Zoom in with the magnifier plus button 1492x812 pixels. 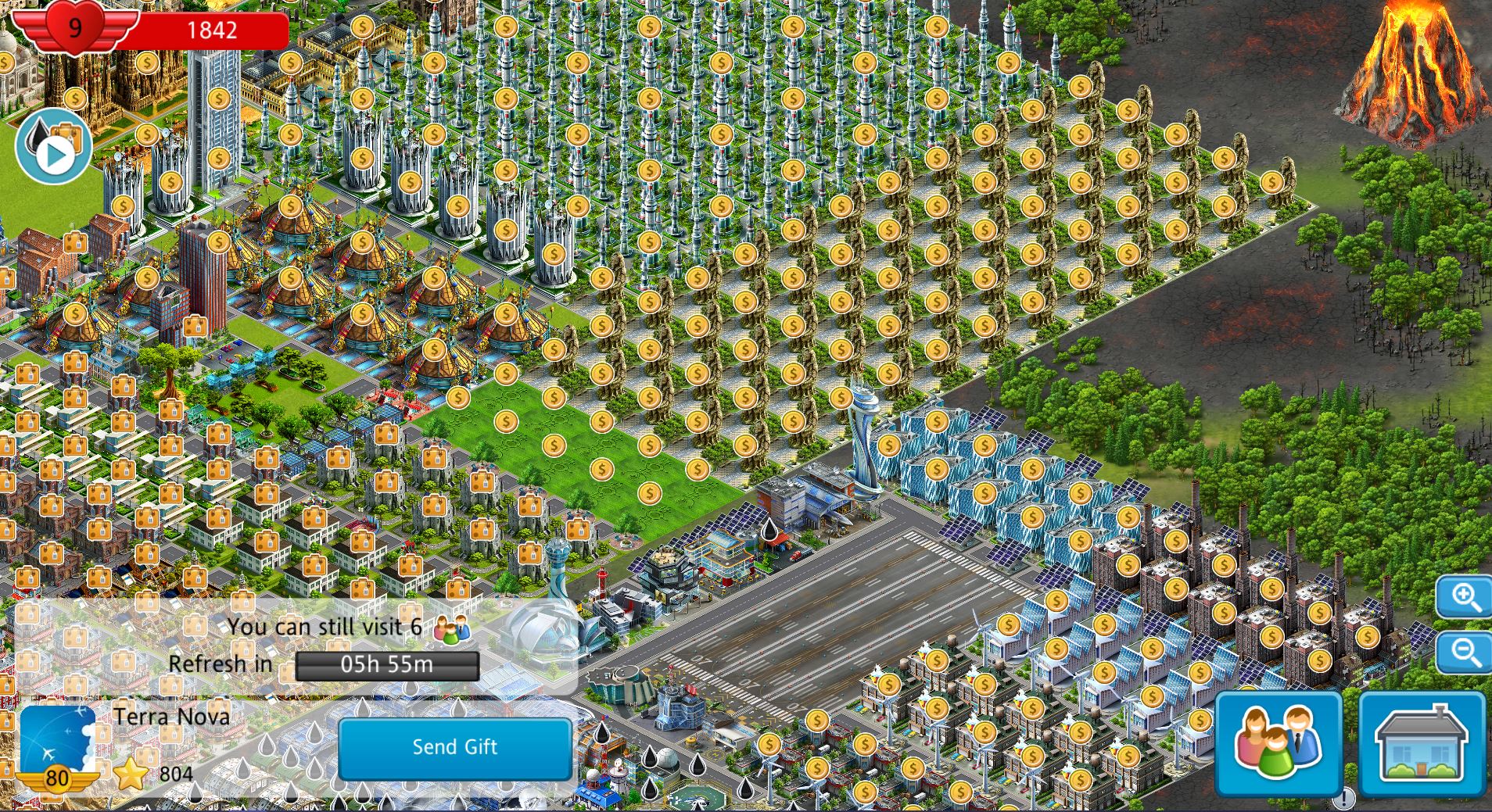pyautogui.click(x=1464, y=598)
